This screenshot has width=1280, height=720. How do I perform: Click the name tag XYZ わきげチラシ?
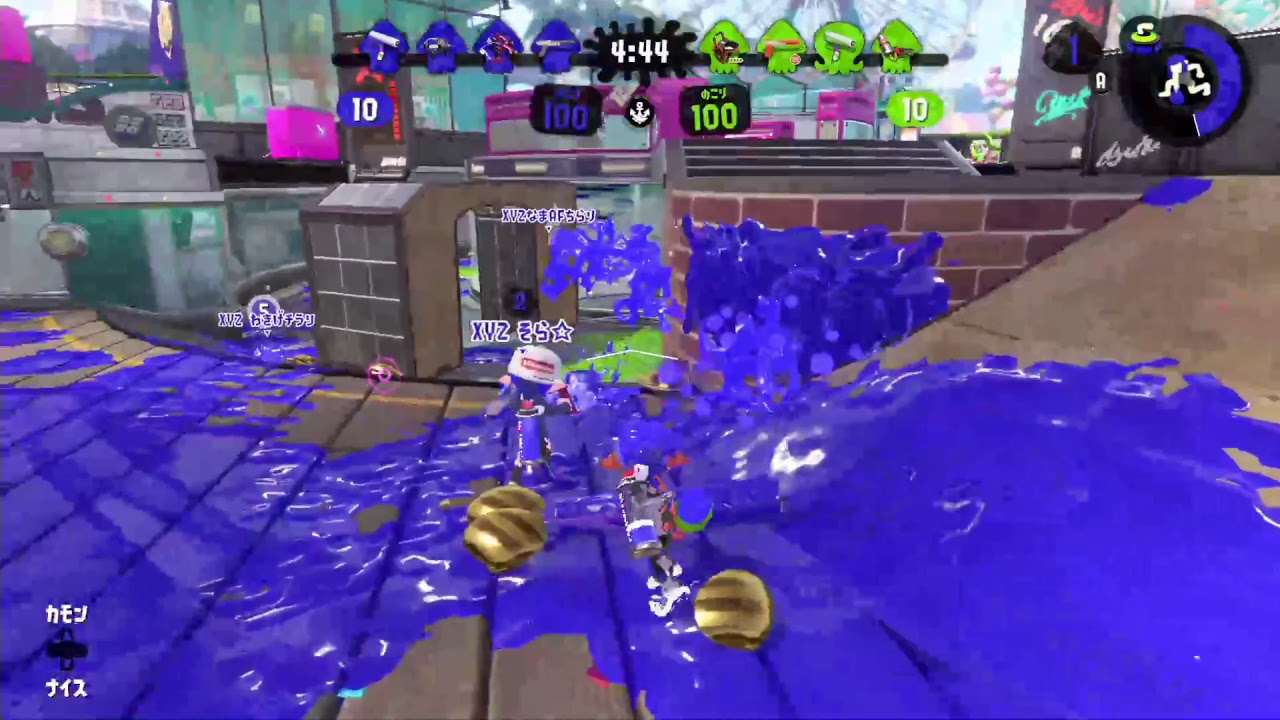click(267, 320)
